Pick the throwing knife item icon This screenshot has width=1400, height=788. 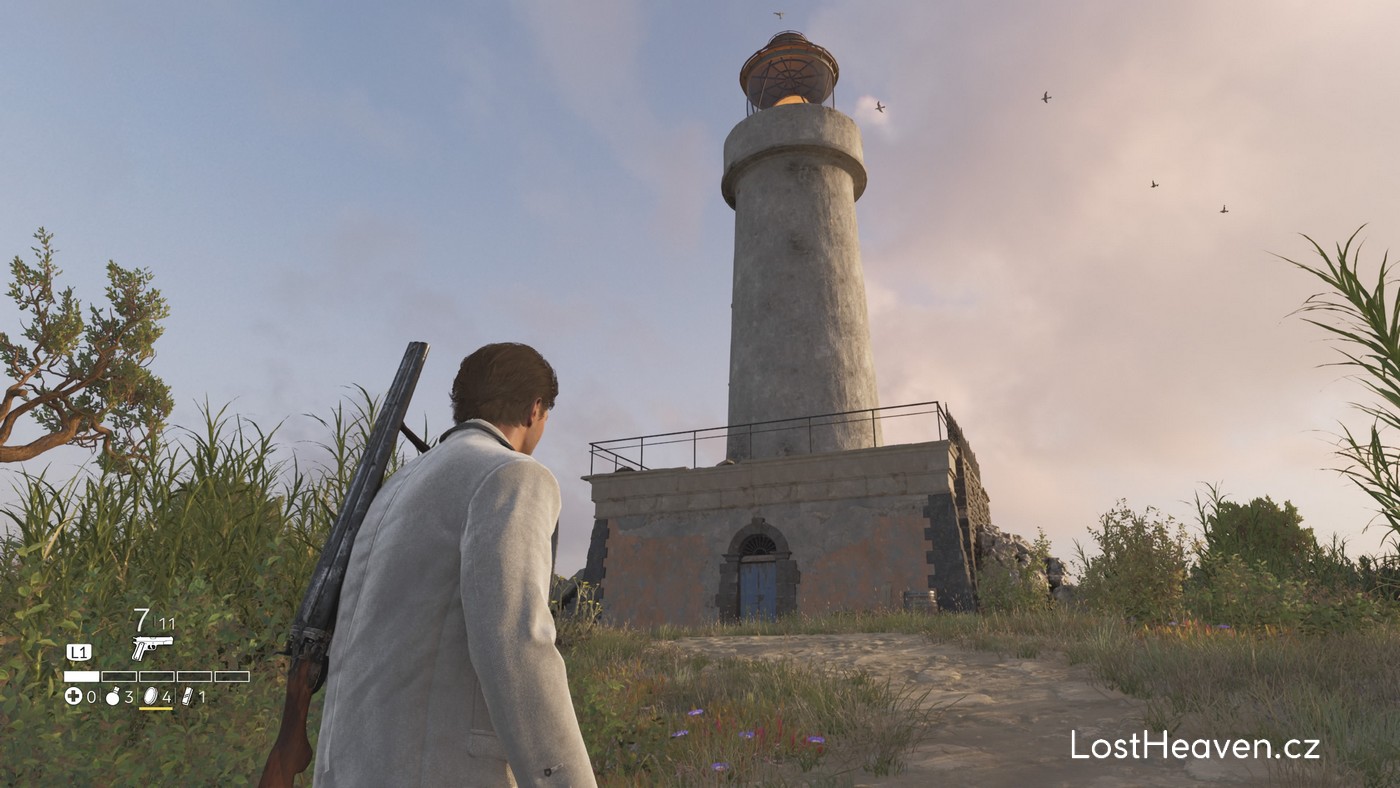pos(187,696)
